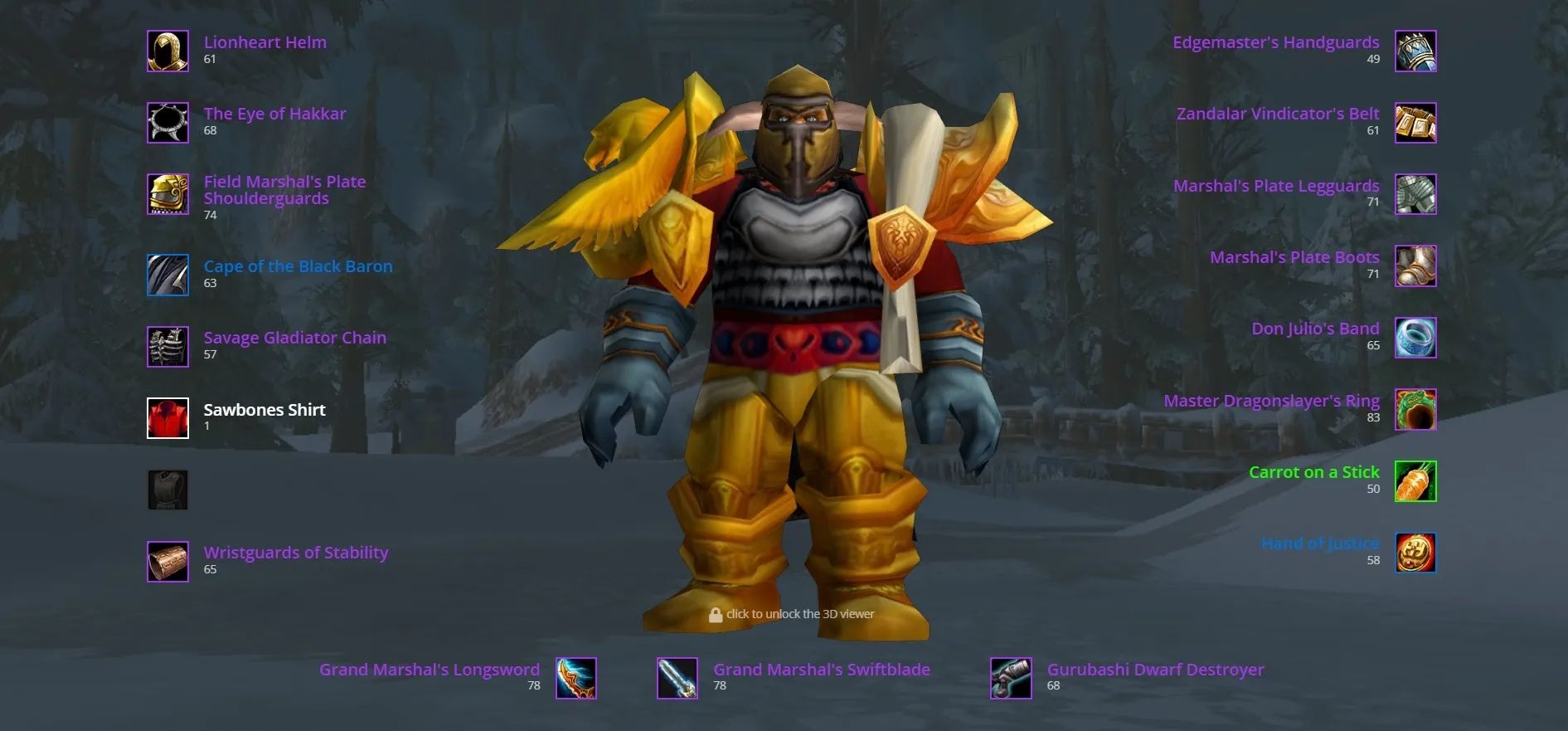The width and height of the screenshot is (1568, 731).
Task: Click the Field Marshal's Plate Shoulderguards icon
Action: (167, 195)
